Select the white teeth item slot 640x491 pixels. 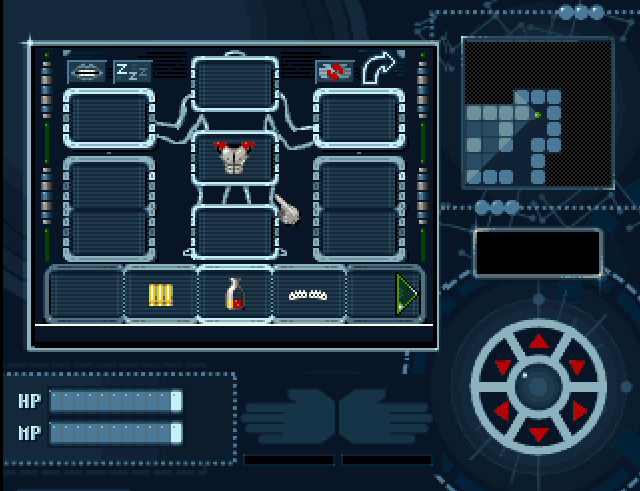coord(309,294)
